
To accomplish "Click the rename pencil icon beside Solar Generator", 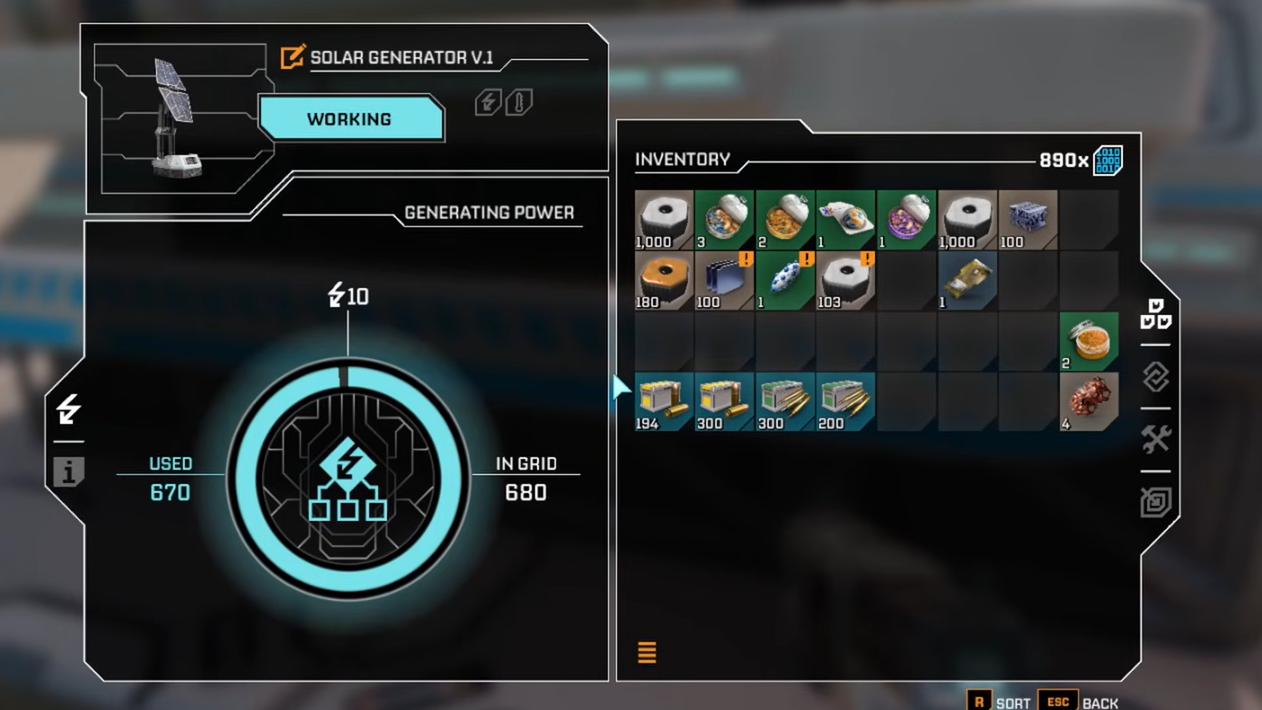I will (292, 57).
